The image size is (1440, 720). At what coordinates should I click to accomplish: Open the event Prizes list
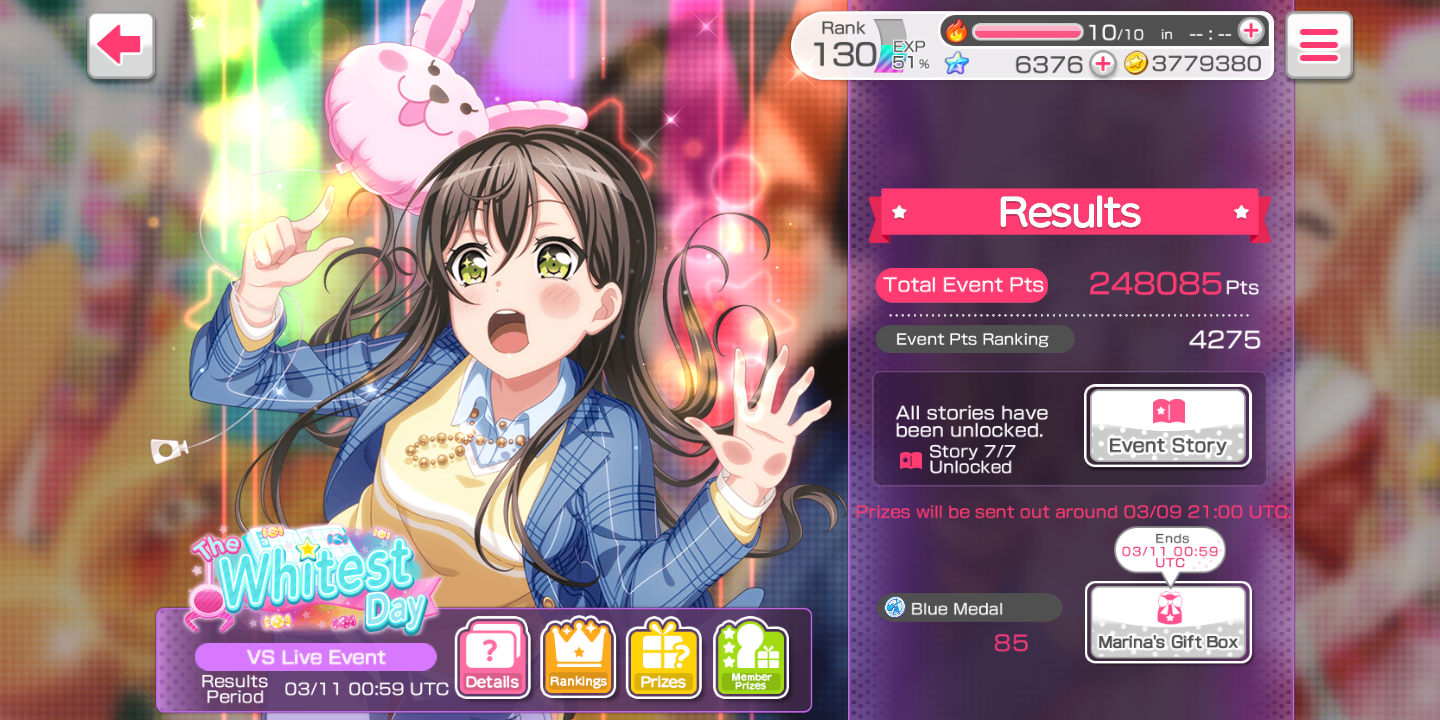pyautogui.click(x=663, y=659)
